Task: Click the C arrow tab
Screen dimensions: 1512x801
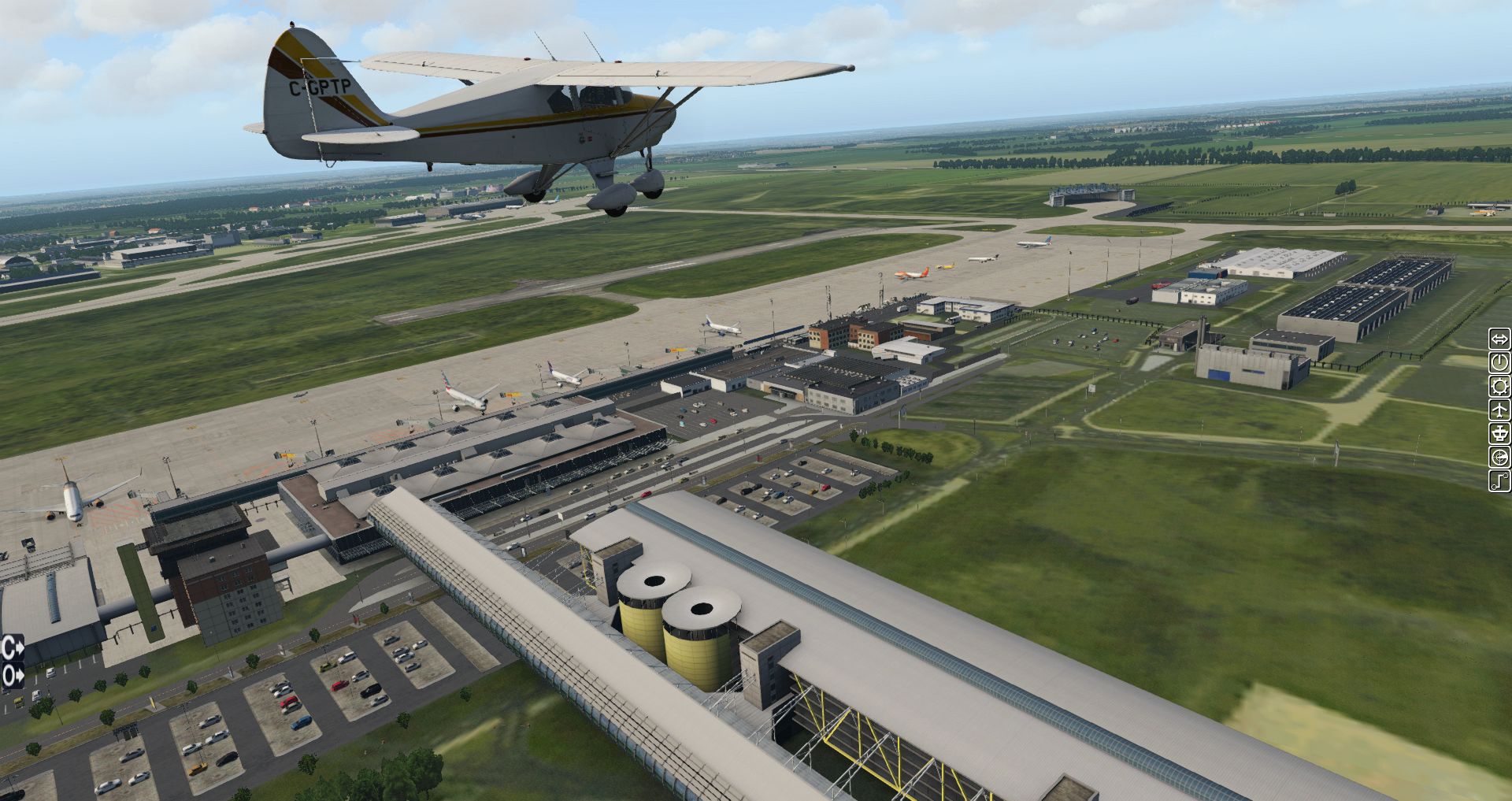Action: coord(13,649)
